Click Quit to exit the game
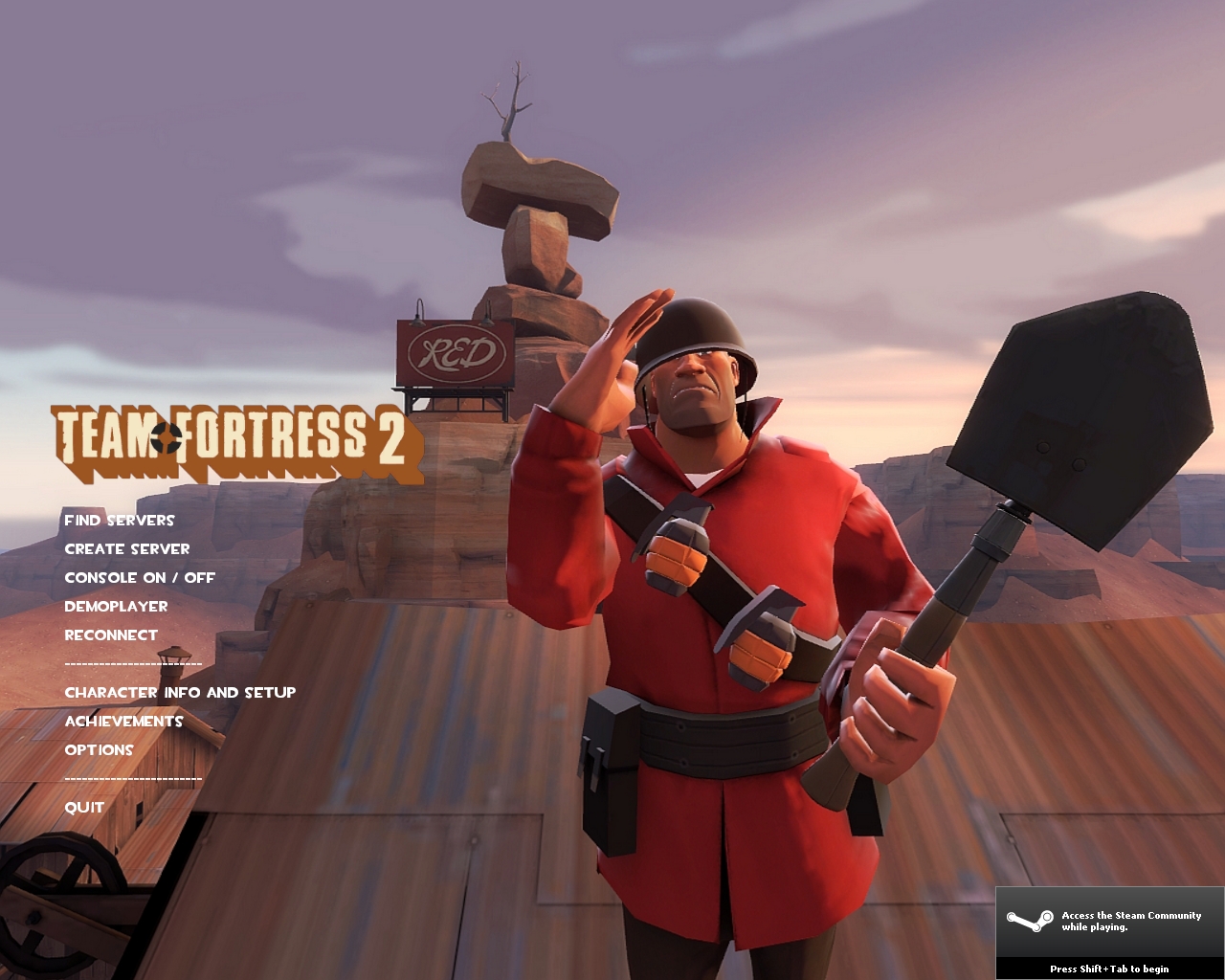Image resolution: width=1225 pixels, height=980 pixels. click(x=83, y=808)
